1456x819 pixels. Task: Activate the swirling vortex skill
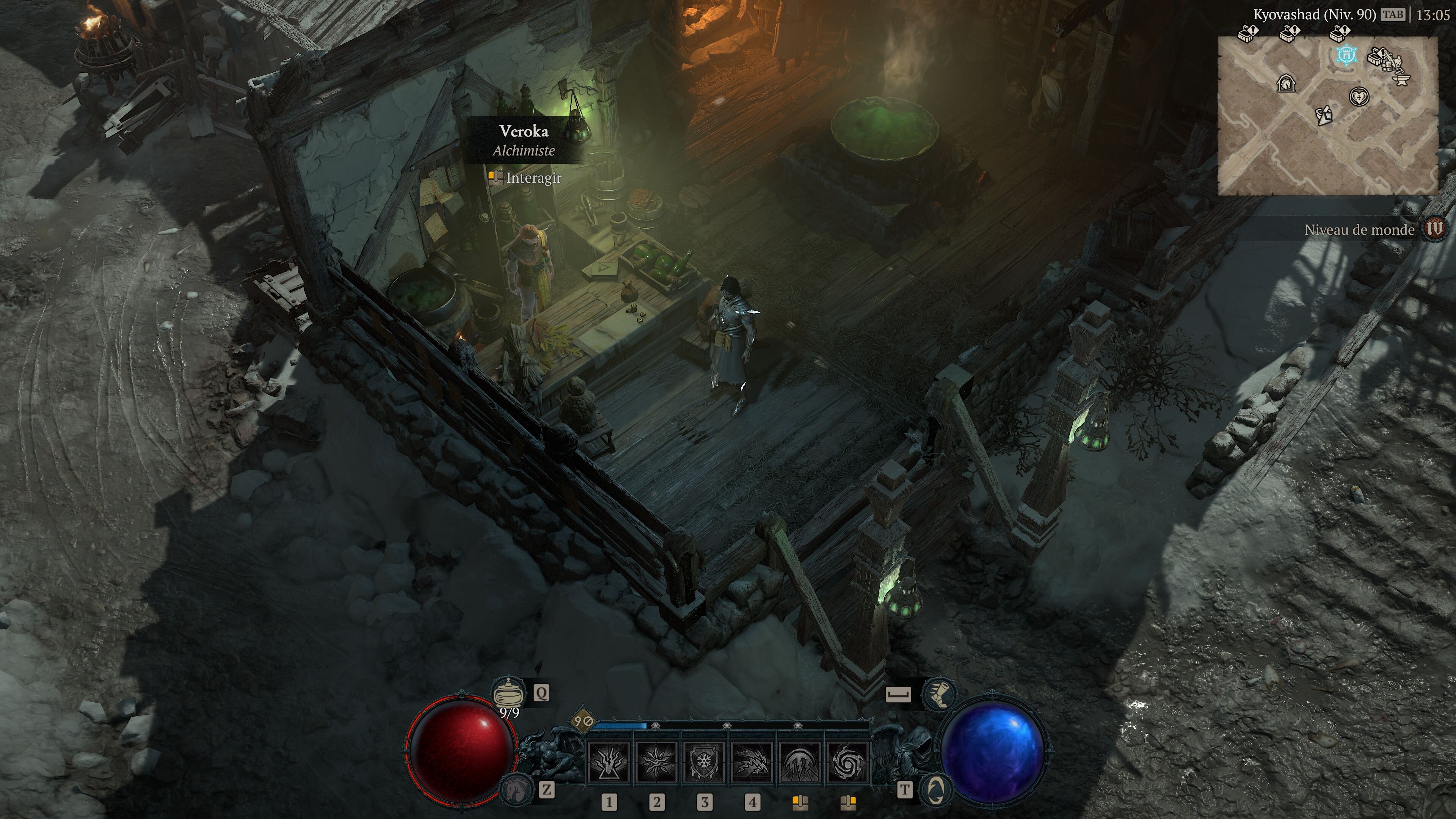click(x=847, y=762)
